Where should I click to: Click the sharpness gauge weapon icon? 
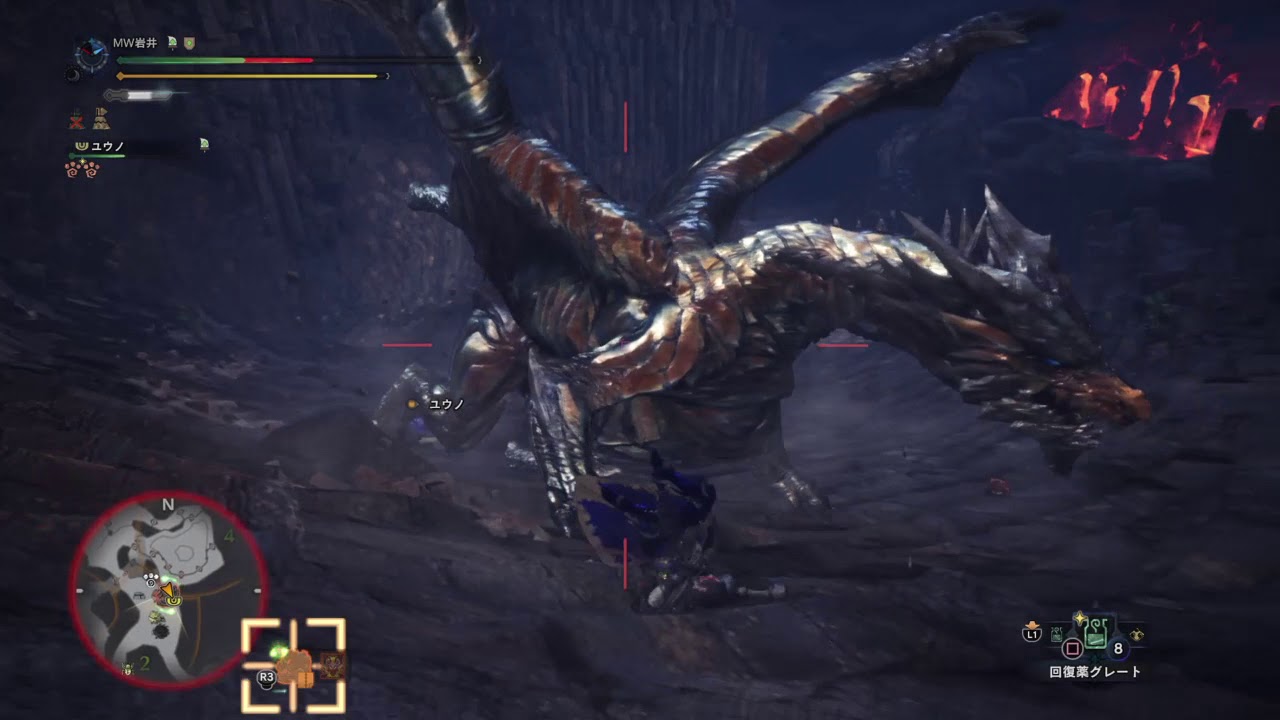click(137, 95)
